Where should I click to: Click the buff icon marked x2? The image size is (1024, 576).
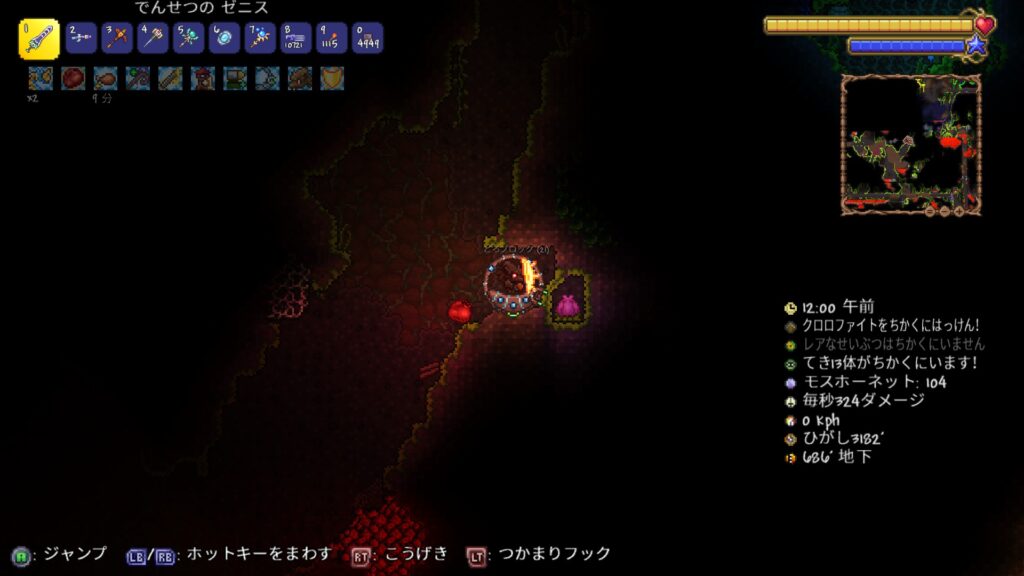pos(40,78)
